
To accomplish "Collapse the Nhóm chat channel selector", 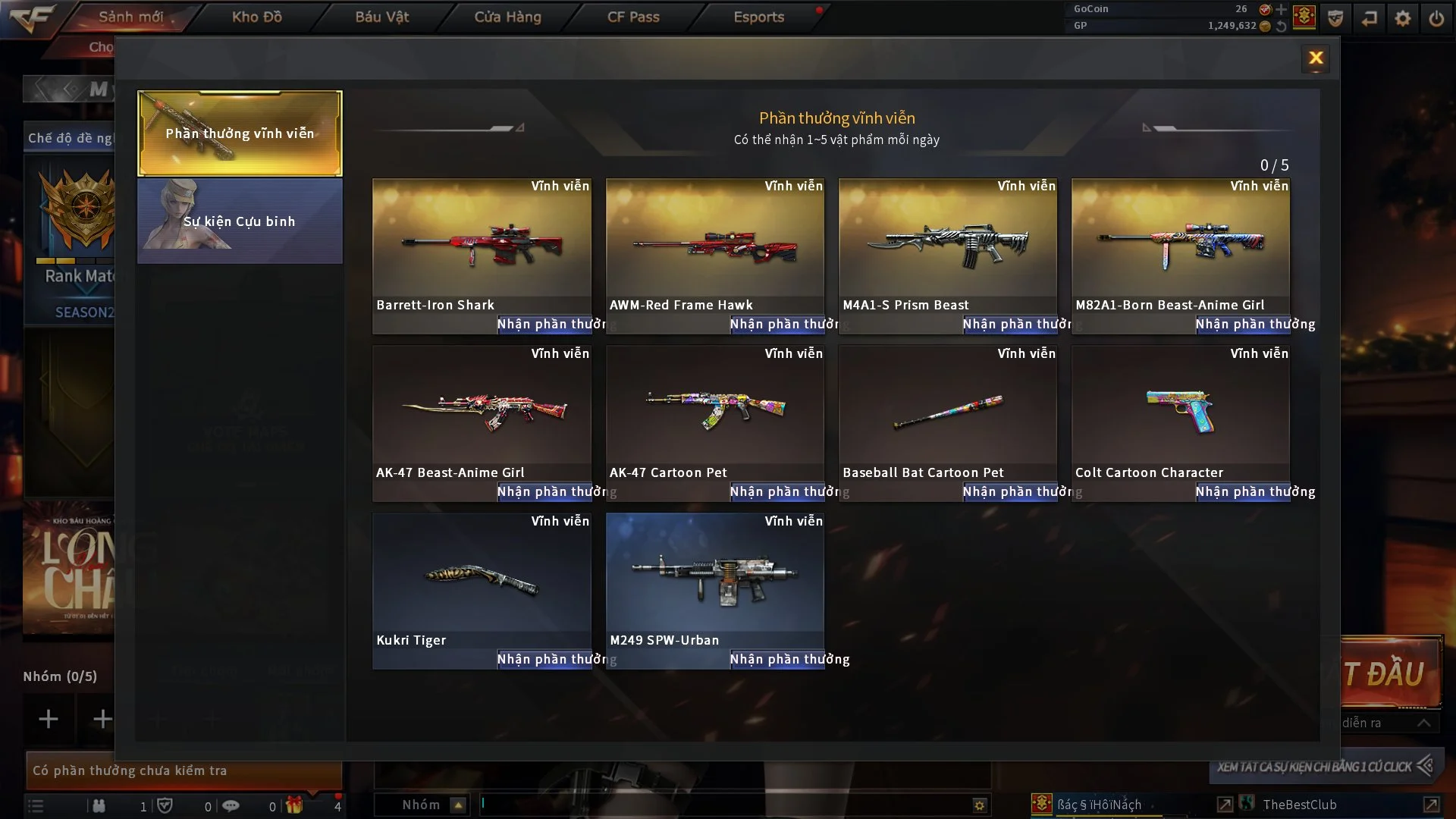I will point(457,805).
